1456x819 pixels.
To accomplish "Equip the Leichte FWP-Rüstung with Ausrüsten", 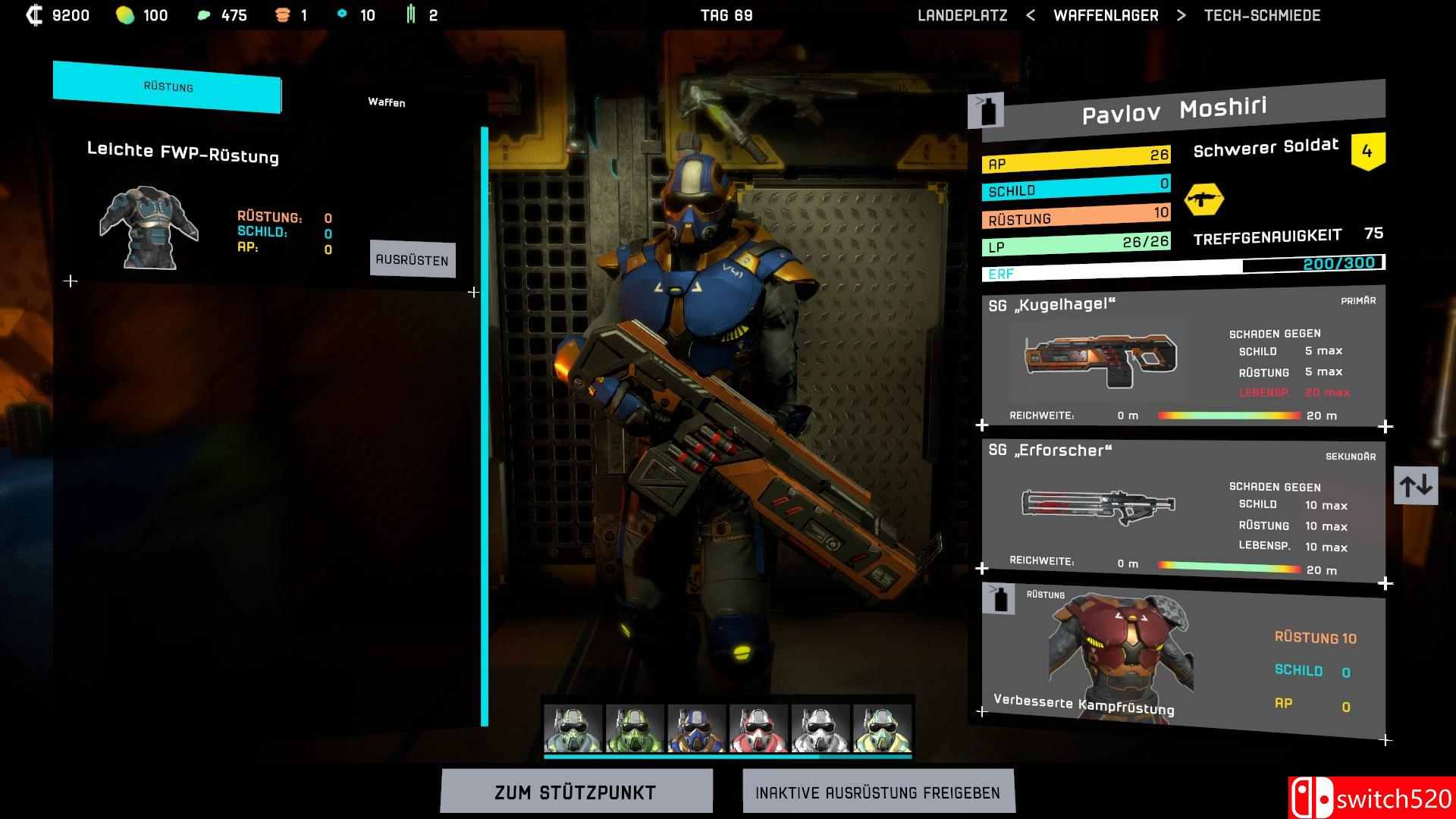I will coord(412,259).
